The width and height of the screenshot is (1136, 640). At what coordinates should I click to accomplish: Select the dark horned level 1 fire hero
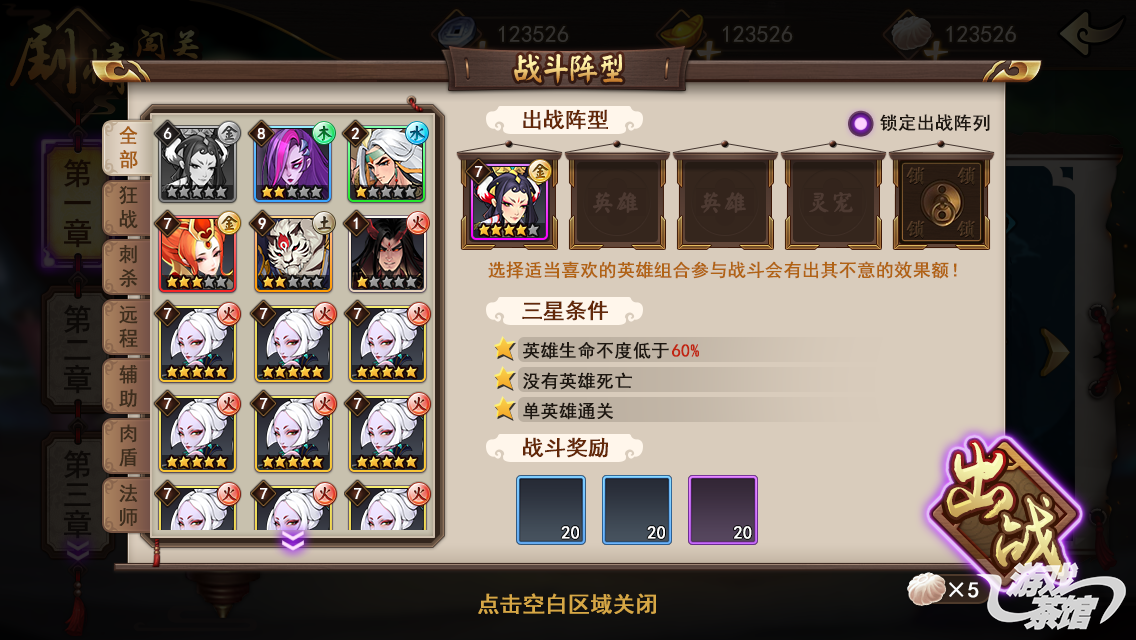(x=388, y=252)
